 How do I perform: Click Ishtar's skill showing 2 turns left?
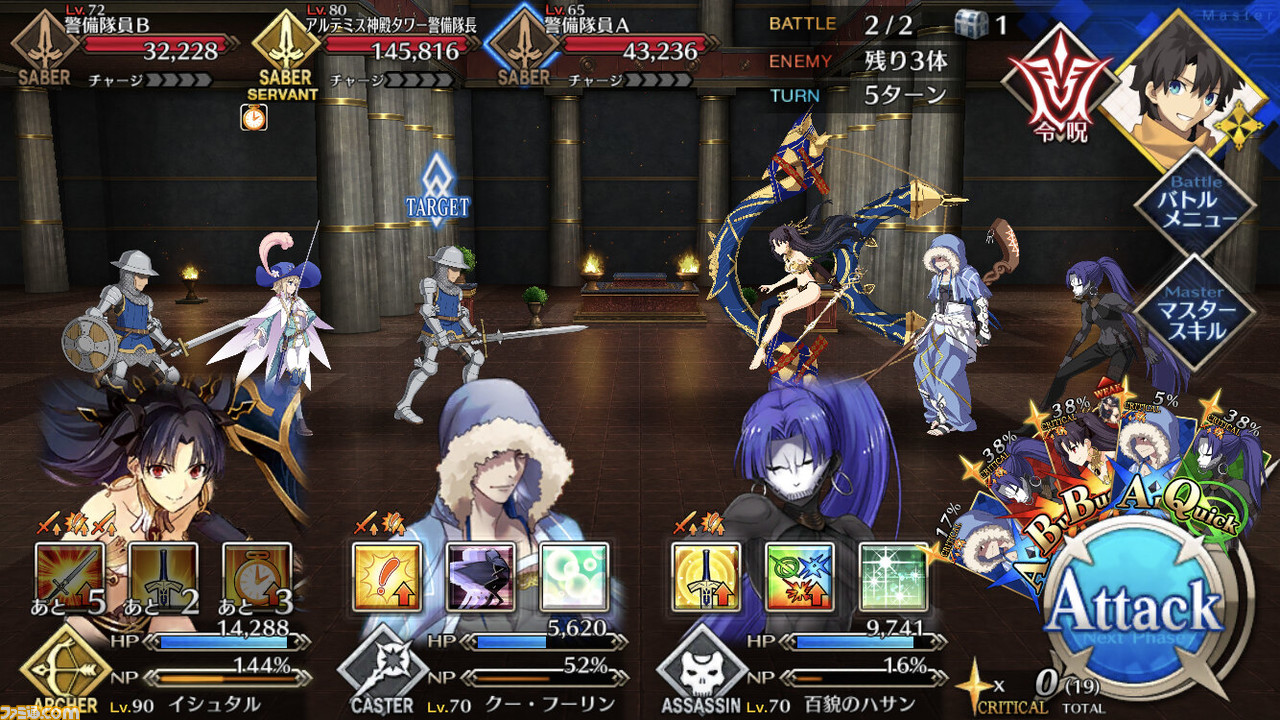point(163,577)
